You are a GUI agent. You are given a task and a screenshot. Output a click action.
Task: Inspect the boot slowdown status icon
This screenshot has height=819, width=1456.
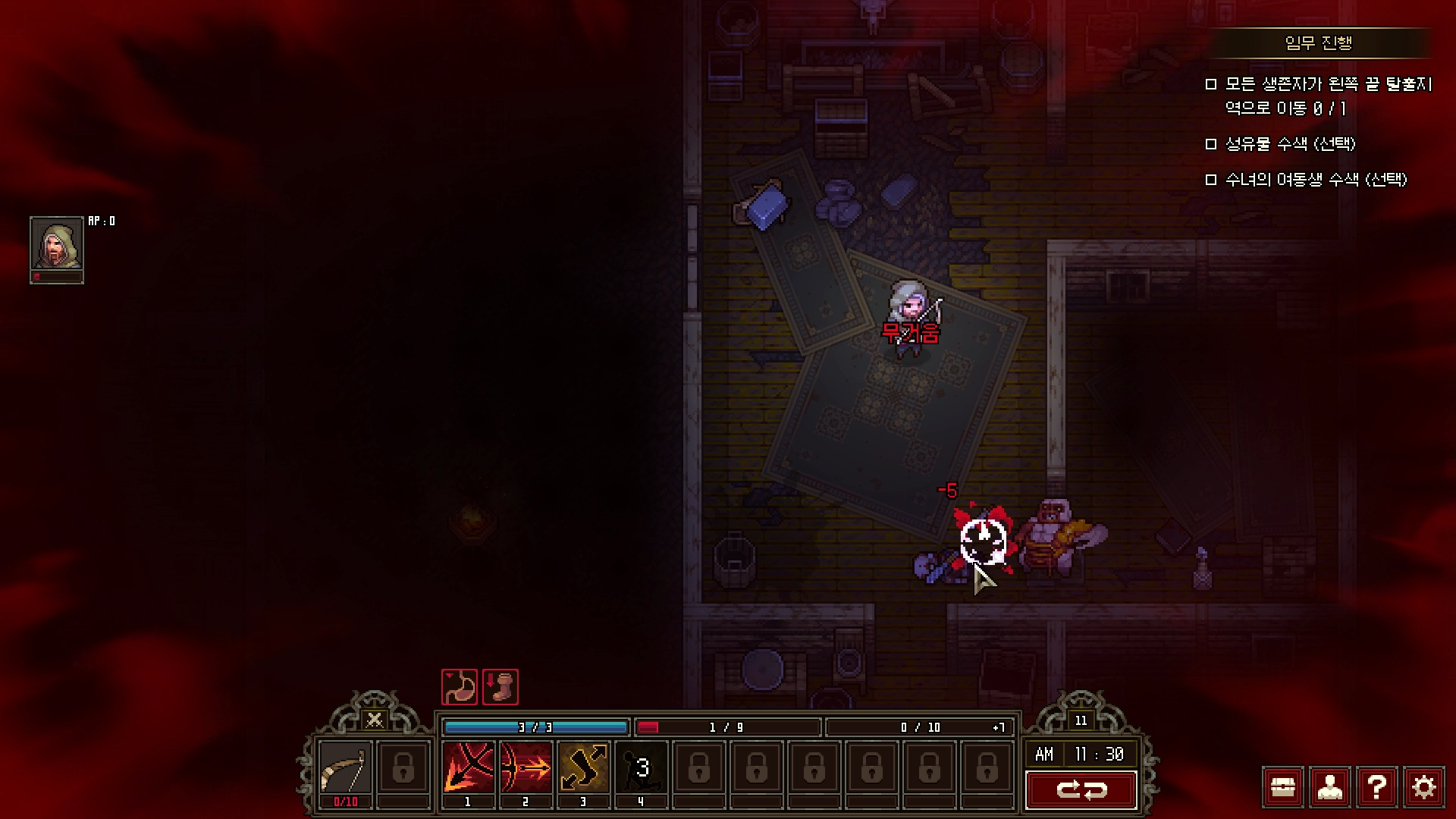point(500,687)
